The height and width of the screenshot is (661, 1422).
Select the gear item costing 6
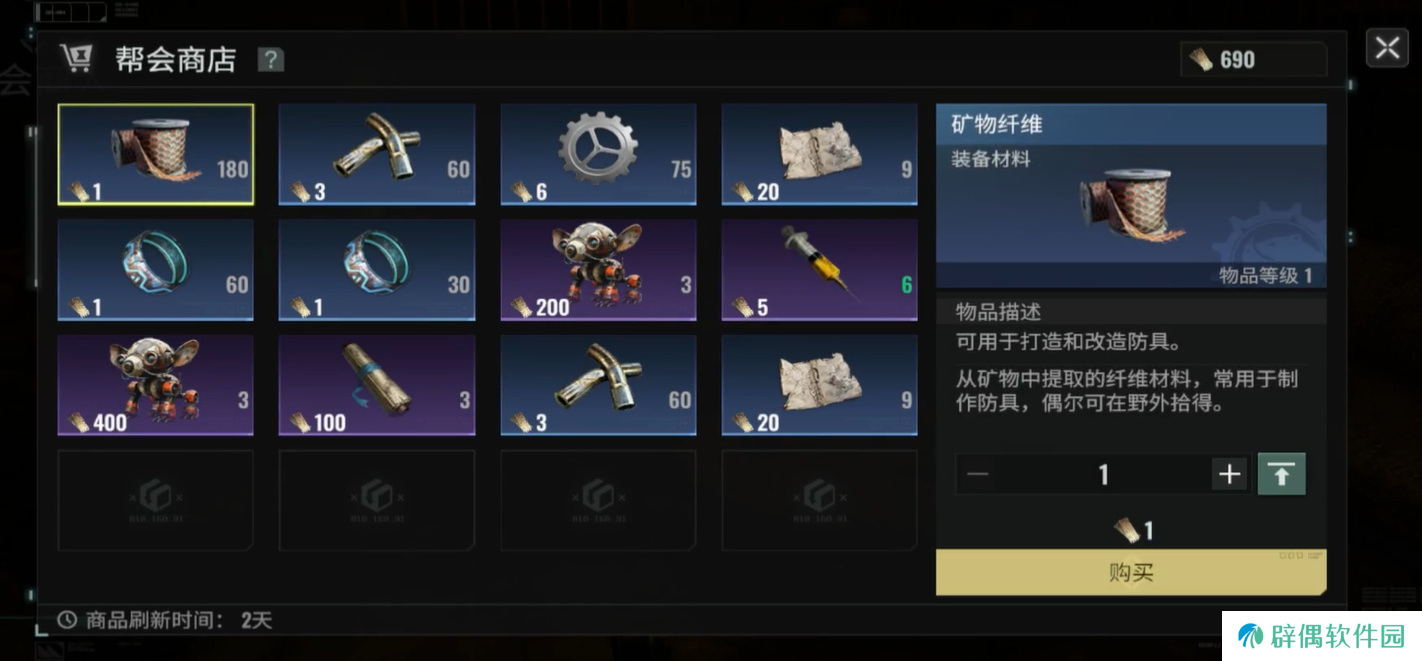(598, 155)
